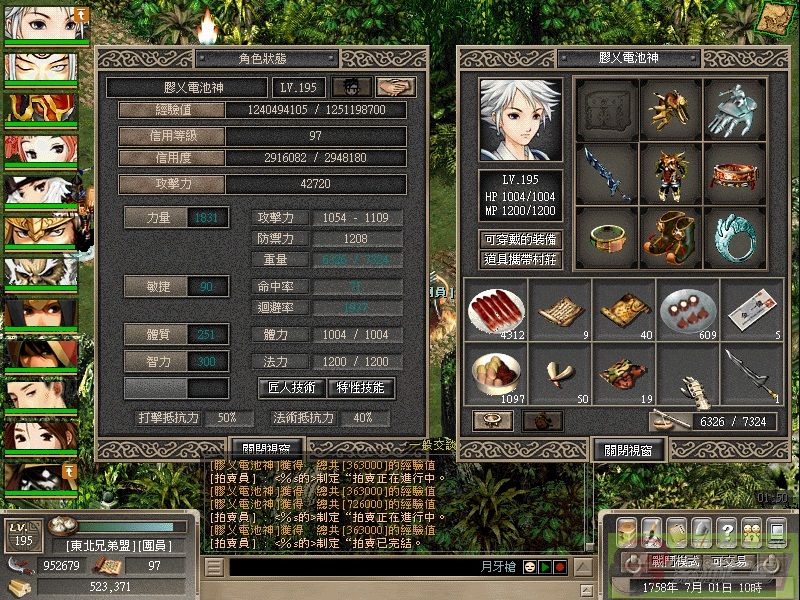The image size is (800, 600).
Task: Open the question mark help button
Action: [727, 530]
